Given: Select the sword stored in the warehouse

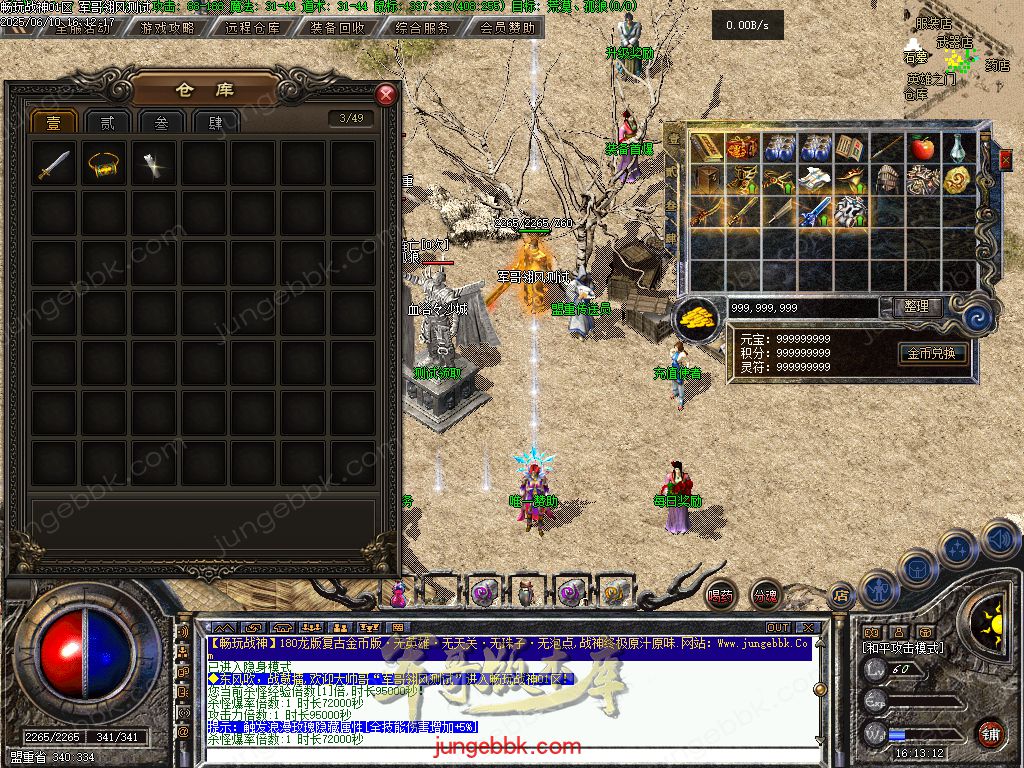Looking at the screenshot, I should click(54, 164).
